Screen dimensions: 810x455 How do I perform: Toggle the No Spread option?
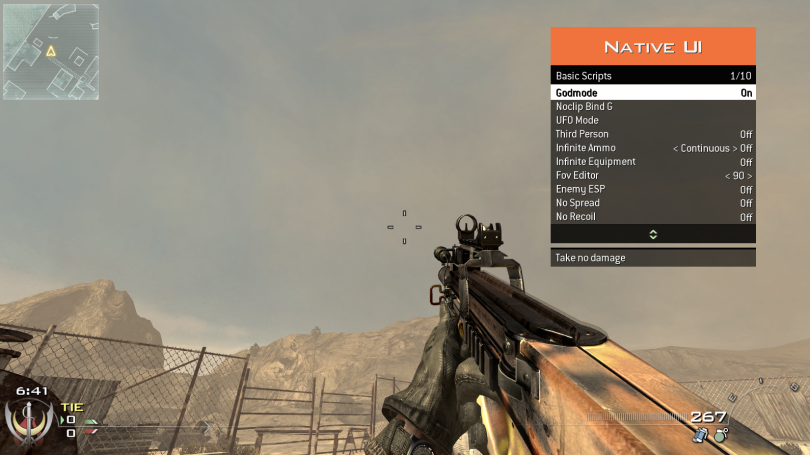click(653, 203)
